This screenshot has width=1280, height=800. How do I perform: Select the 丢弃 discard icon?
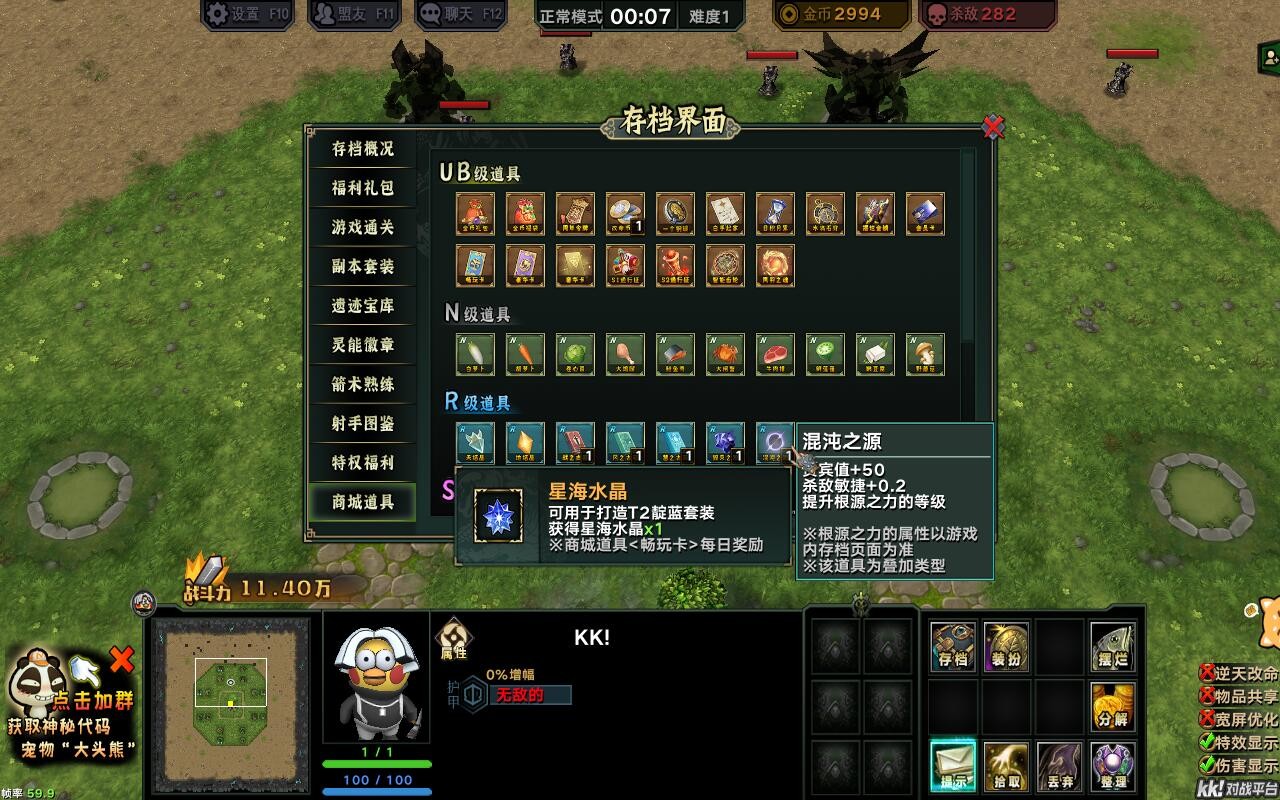point(1060,765)
